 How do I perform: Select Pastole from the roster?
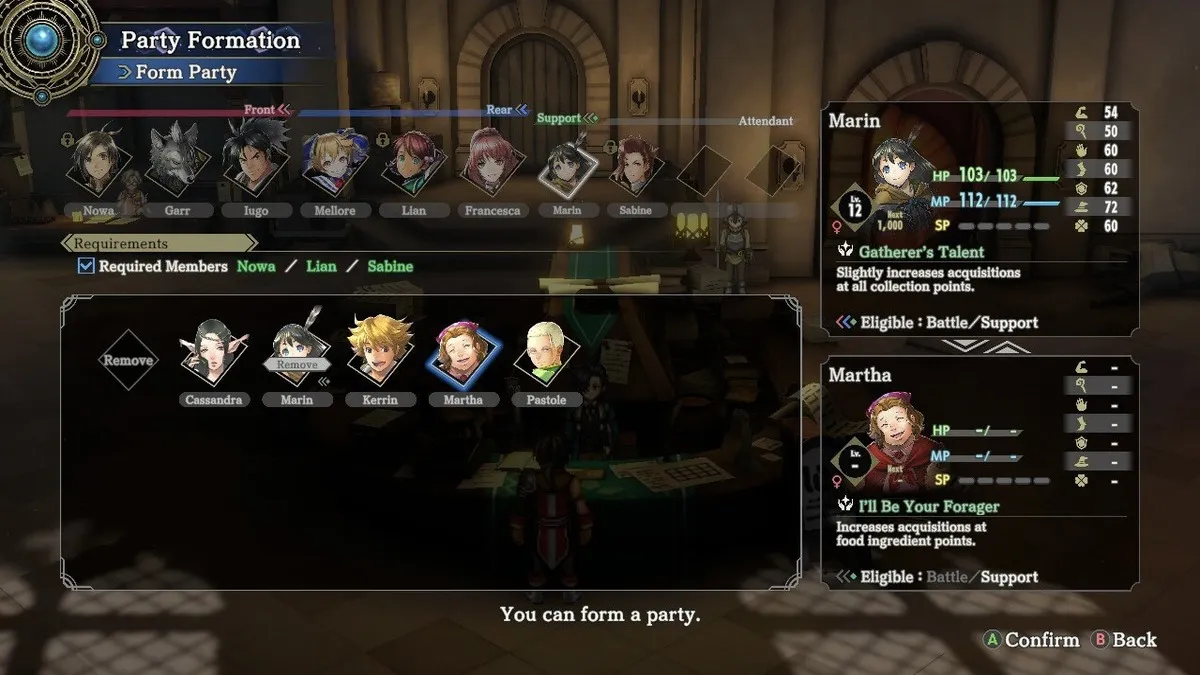[546, 357]
